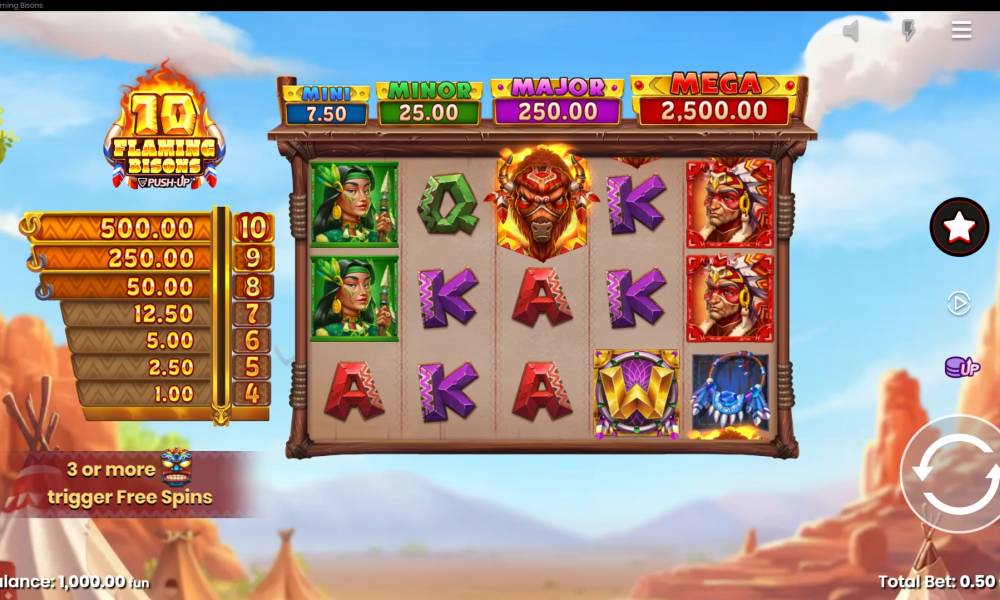Toggle the sound speaker icon
Screen dimensions: 1000x600
coord(851,31)
